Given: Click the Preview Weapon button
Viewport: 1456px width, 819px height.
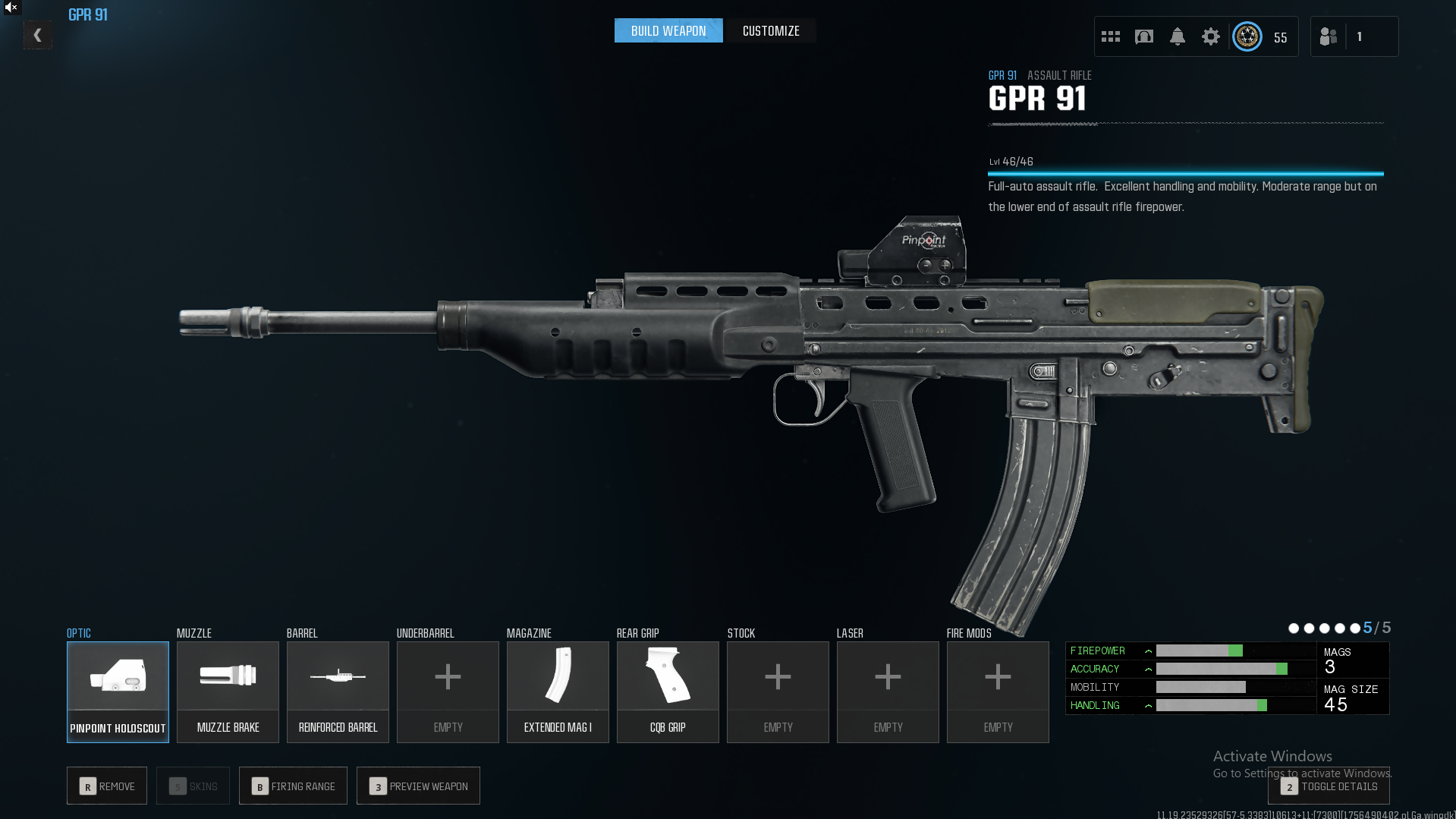Looking at the screenshot, I should 418,786.
